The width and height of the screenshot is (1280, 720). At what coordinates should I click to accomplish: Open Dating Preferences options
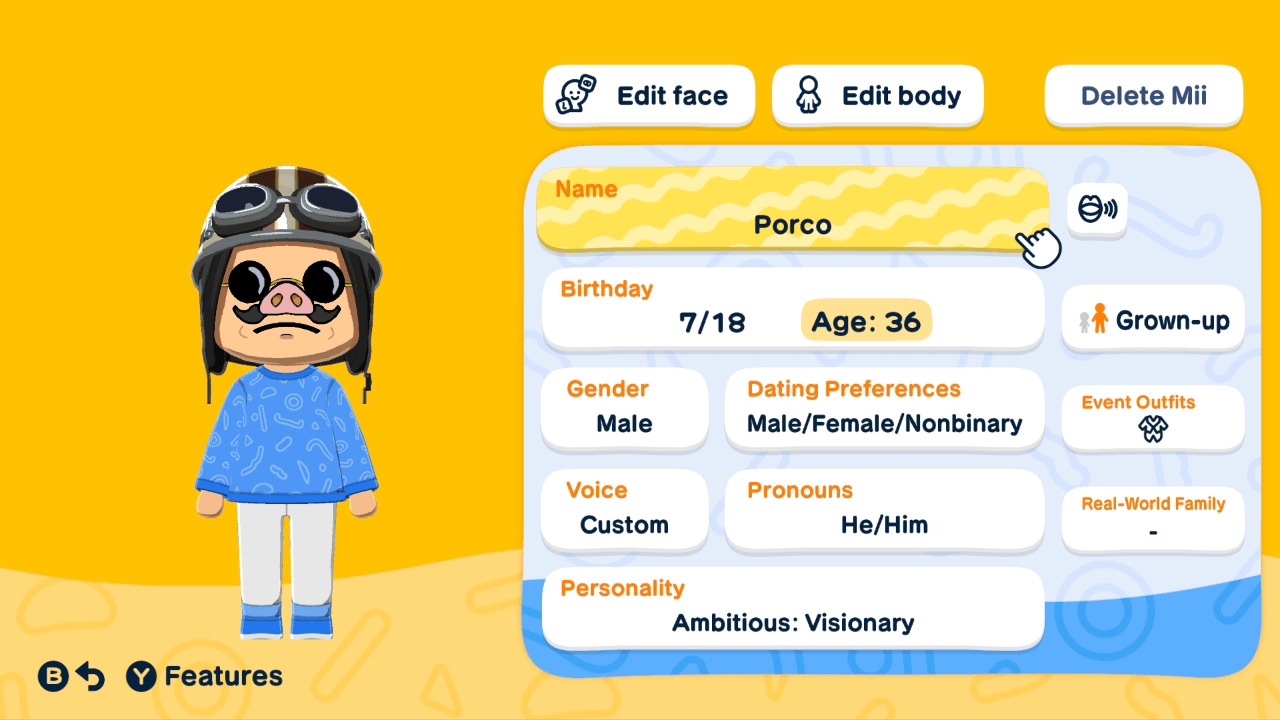[x=884, y=410]
